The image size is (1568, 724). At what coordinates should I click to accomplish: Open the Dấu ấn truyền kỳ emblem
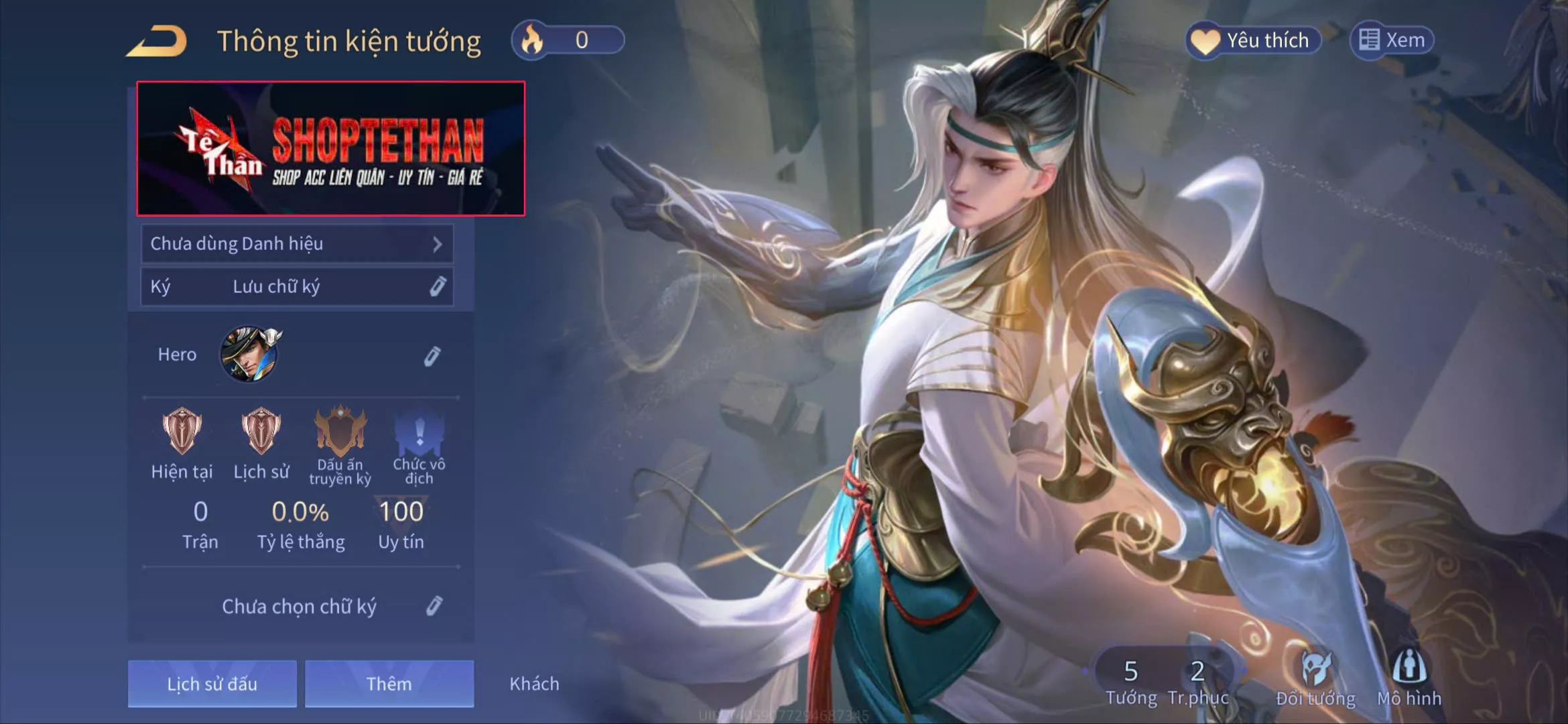pos(340,432)
